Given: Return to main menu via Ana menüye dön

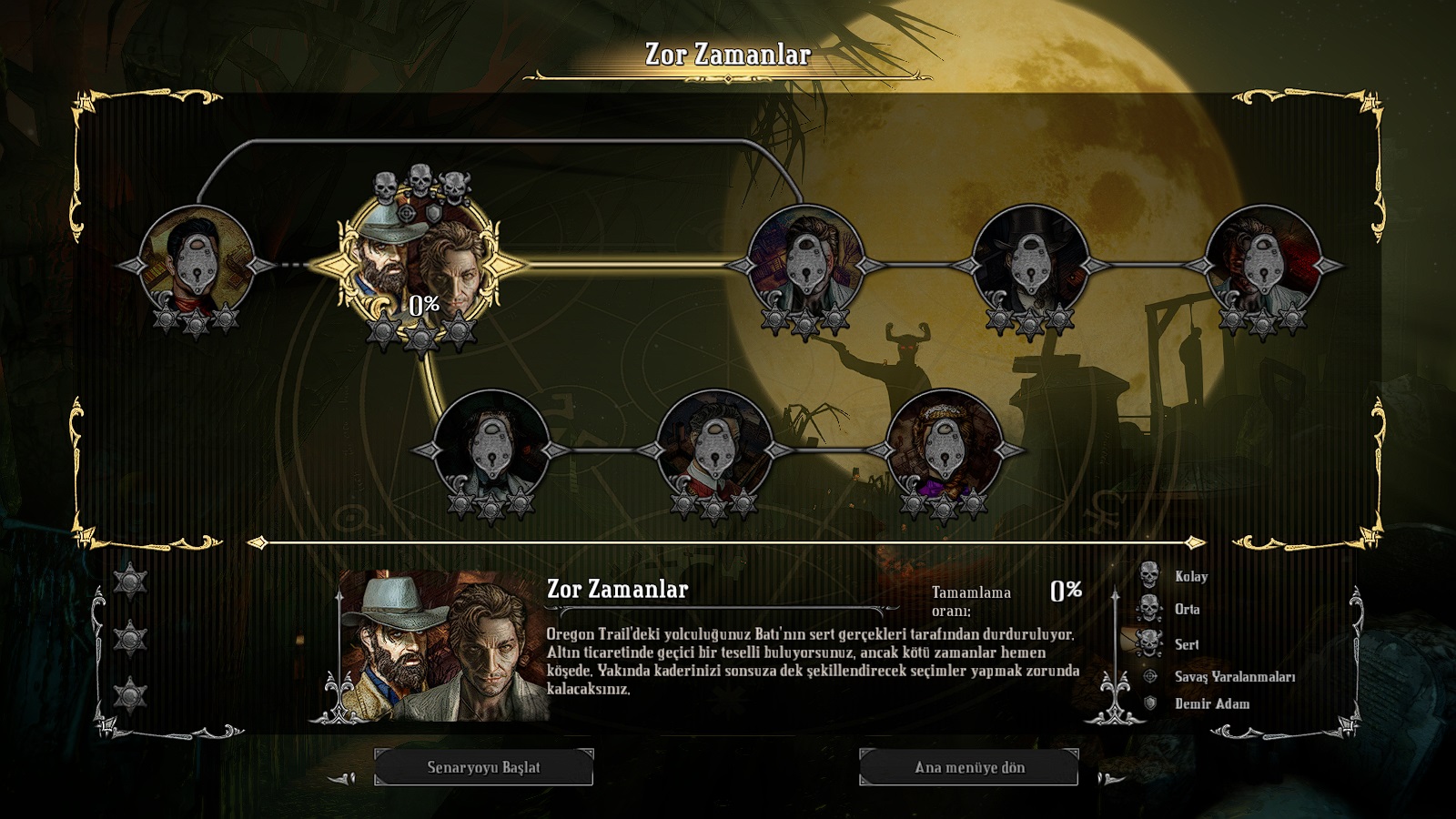Looking at the screenshot, I should (969, 767).
